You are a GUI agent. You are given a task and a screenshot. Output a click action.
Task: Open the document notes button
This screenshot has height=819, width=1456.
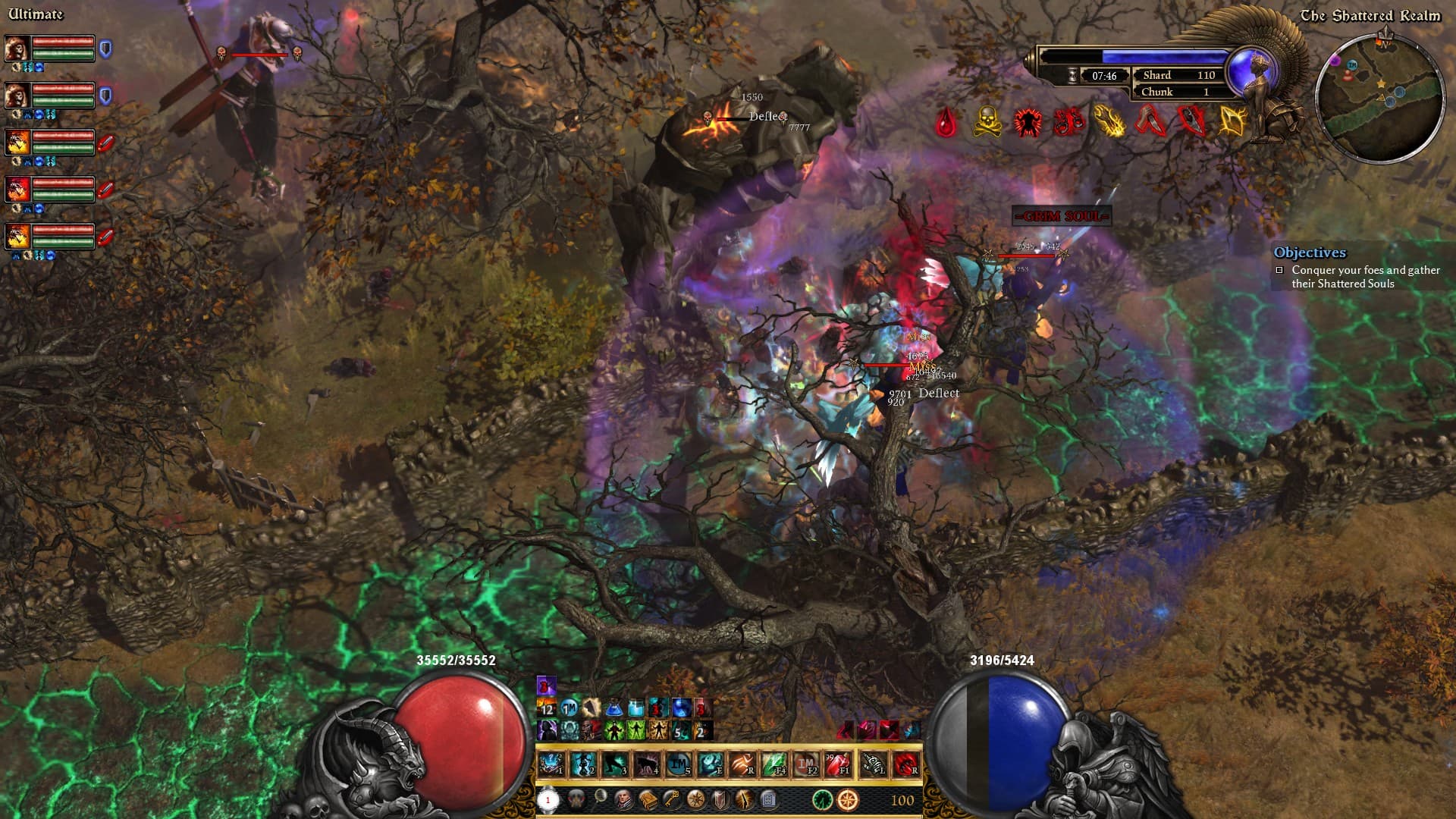[767, 799]
